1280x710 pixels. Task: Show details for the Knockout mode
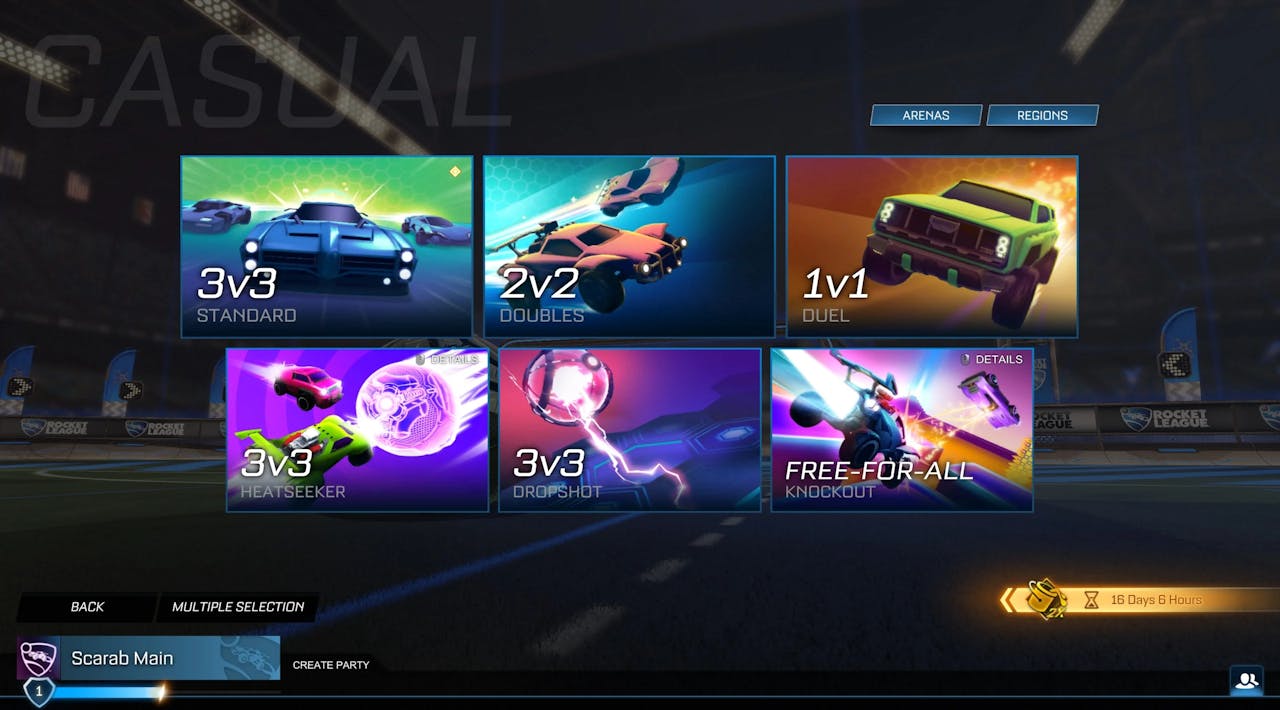[x=992, y=359]
